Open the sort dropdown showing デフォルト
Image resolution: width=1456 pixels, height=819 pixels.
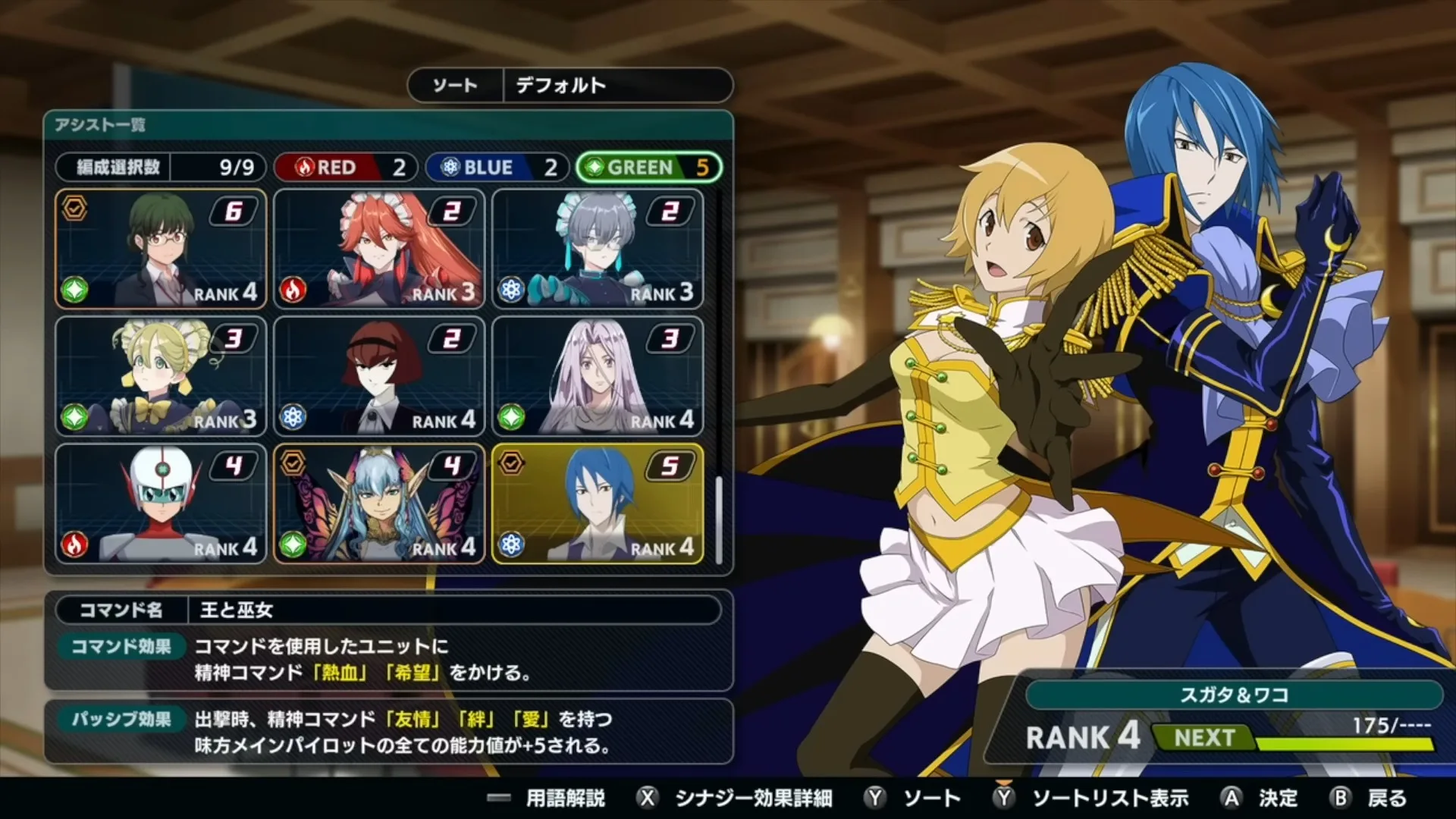[570, 85]
